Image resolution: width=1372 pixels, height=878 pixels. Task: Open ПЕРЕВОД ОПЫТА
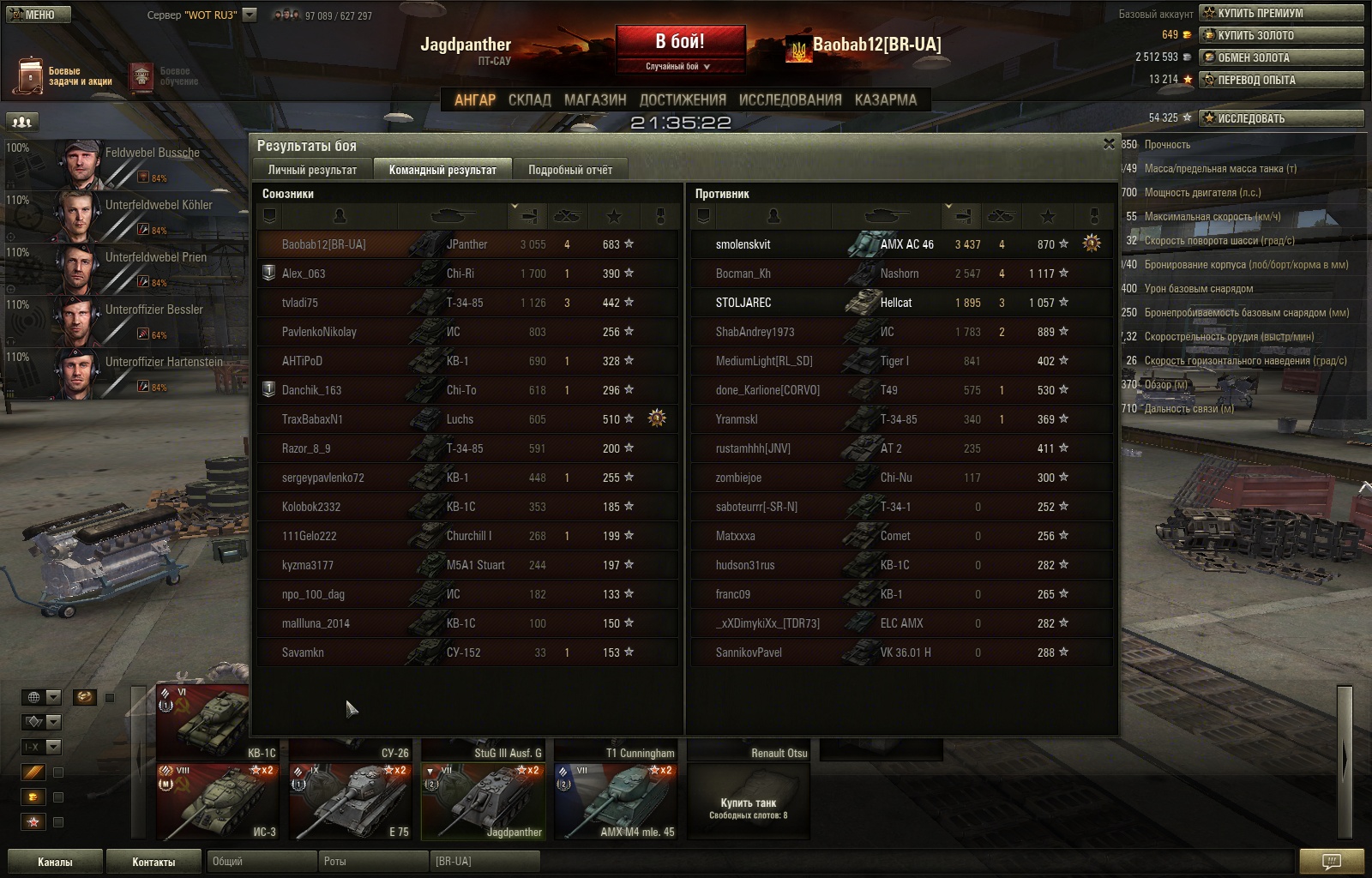[1281, 80]
